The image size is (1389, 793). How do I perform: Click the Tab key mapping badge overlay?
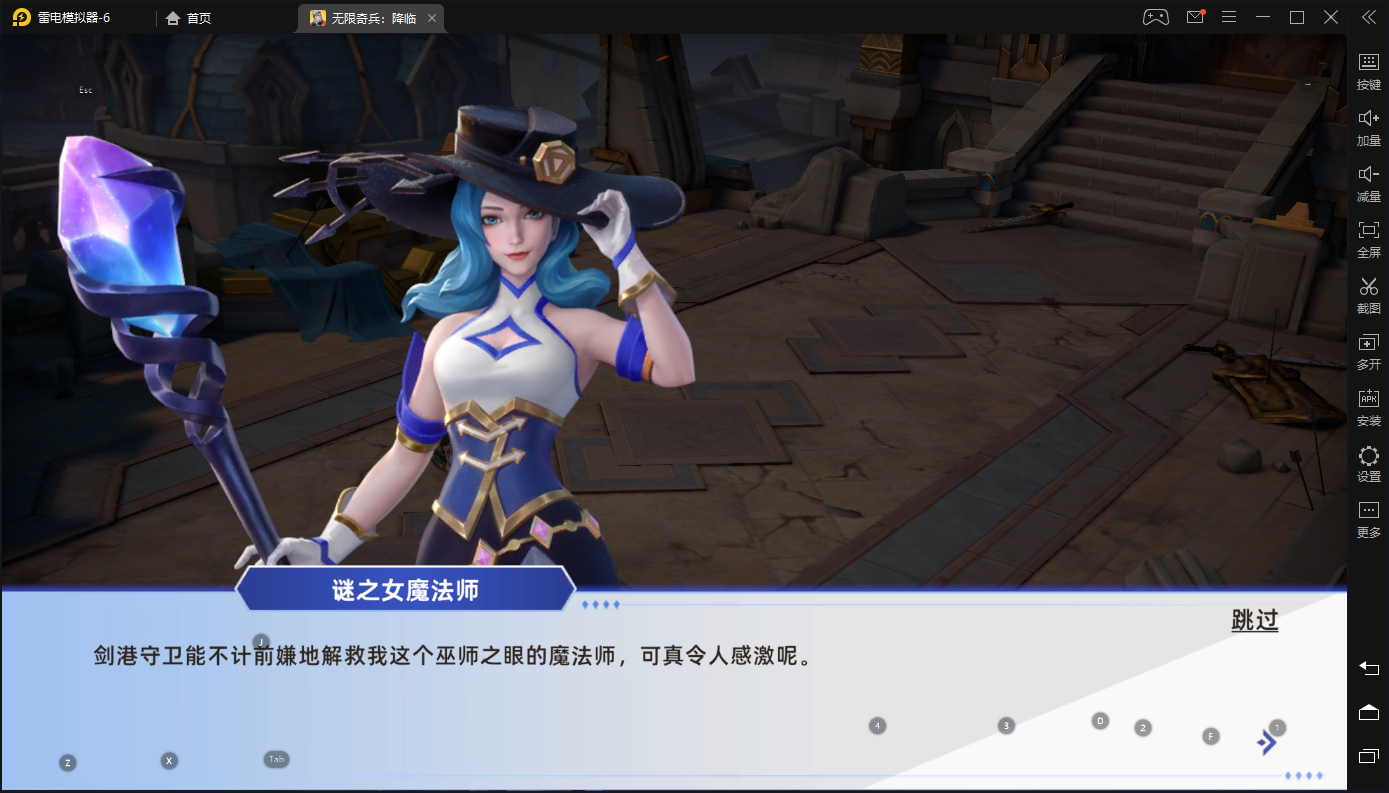276,758
